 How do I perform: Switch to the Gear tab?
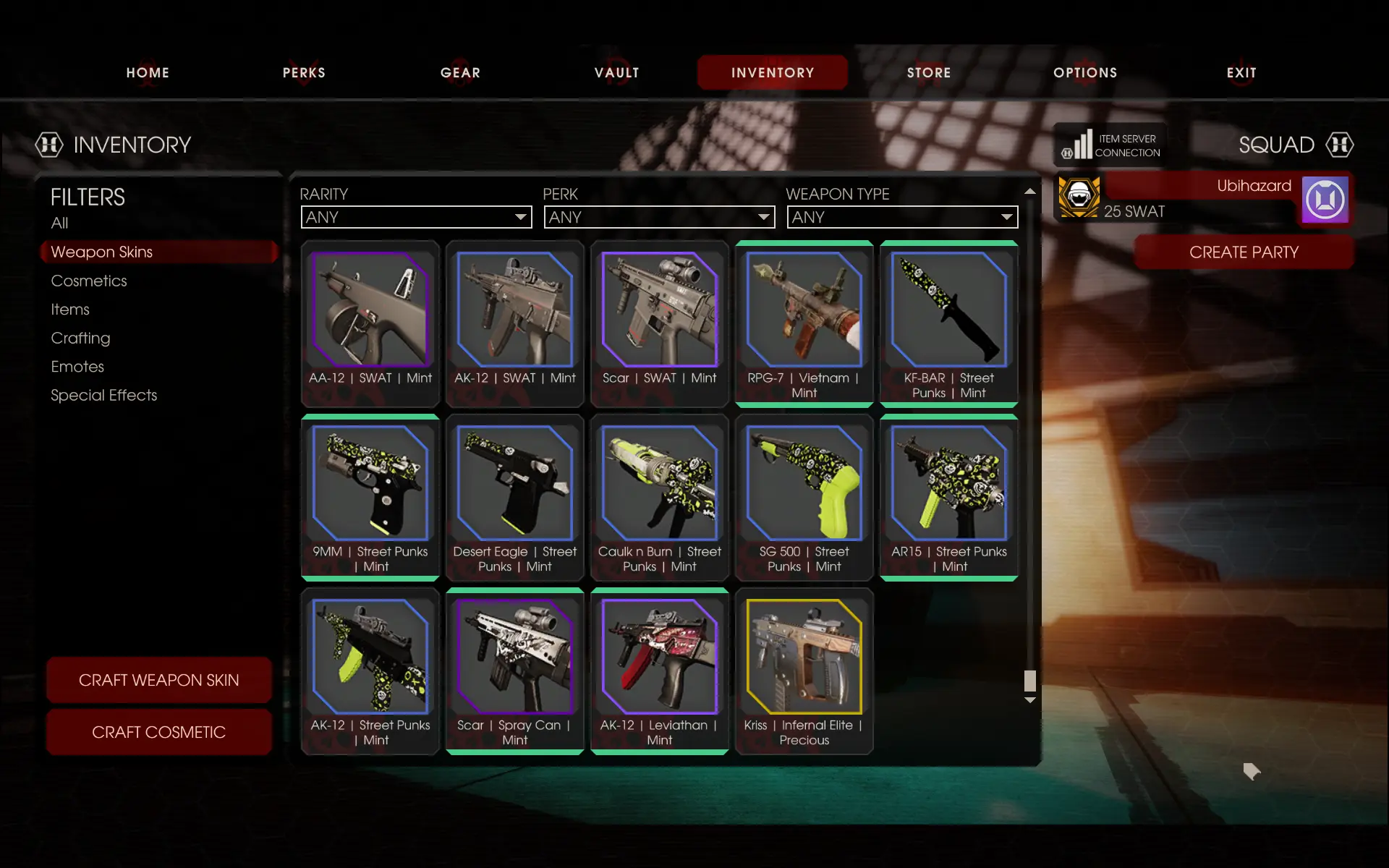click(x=460, y=72)
